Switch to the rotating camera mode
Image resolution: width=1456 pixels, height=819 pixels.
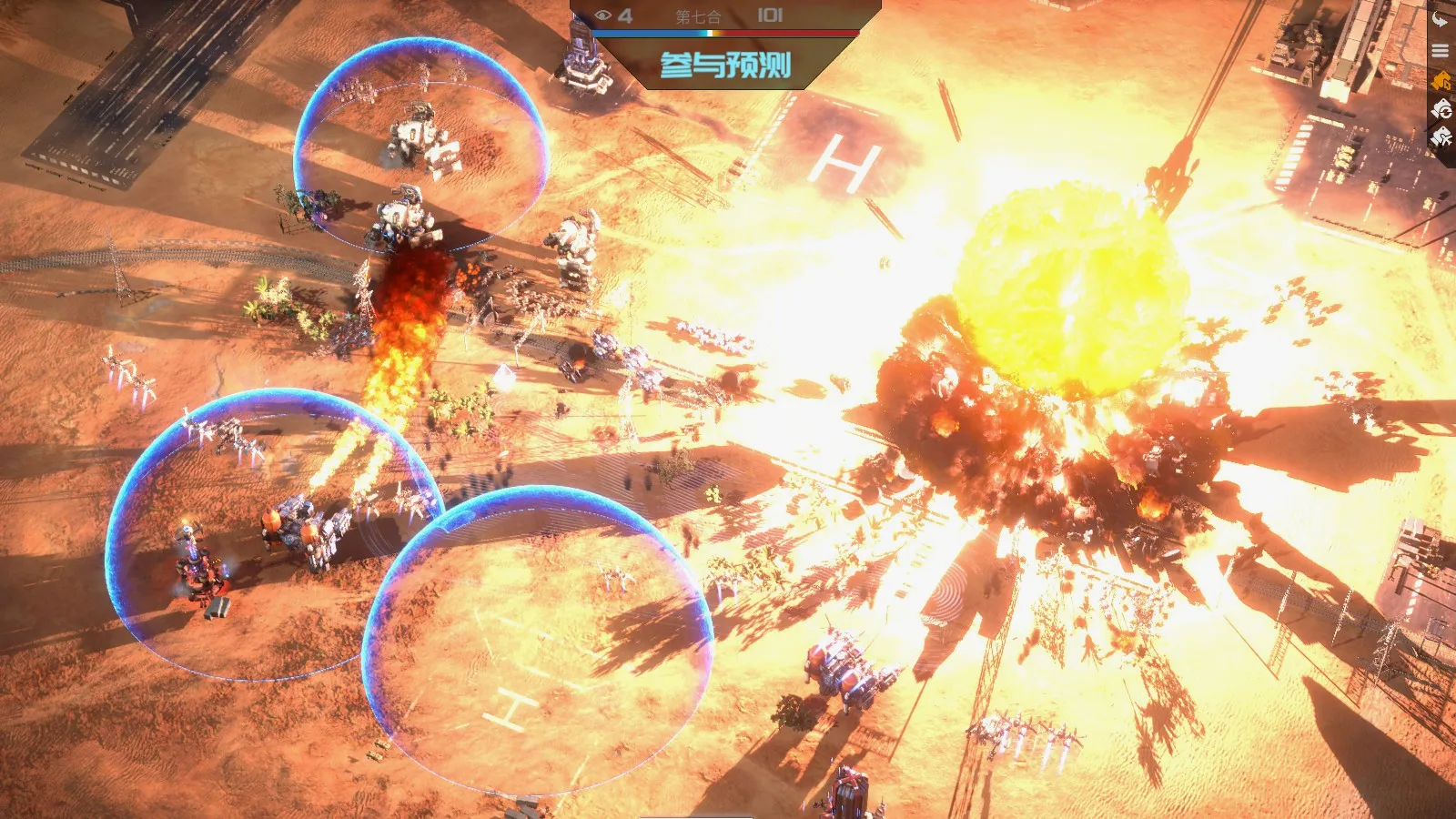pyautogui.click(x=1441, y=110)
